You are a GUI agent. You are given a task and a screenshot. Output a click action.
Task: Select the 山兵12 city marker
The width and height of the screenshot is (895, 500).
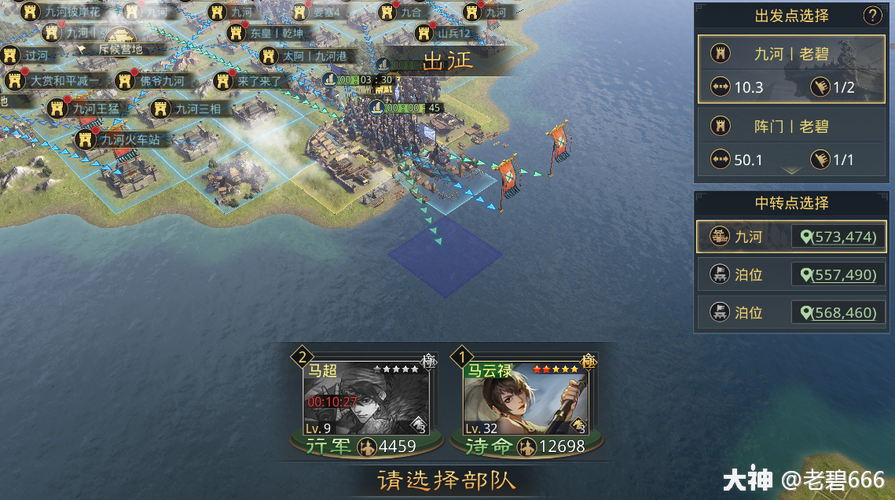[x=451, y=33]
